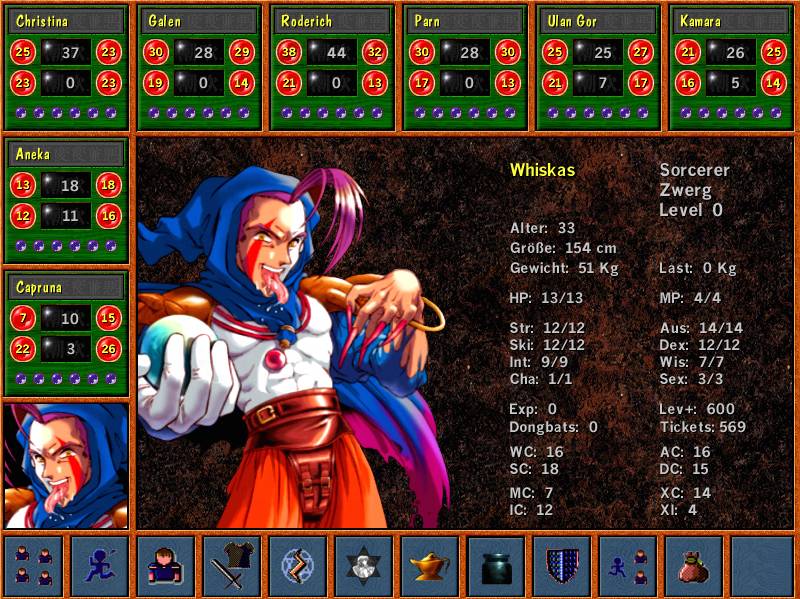Click the running figure icon
Image resolution: width=800 pixels, height=599 pixels.
(x=99, y=567)
